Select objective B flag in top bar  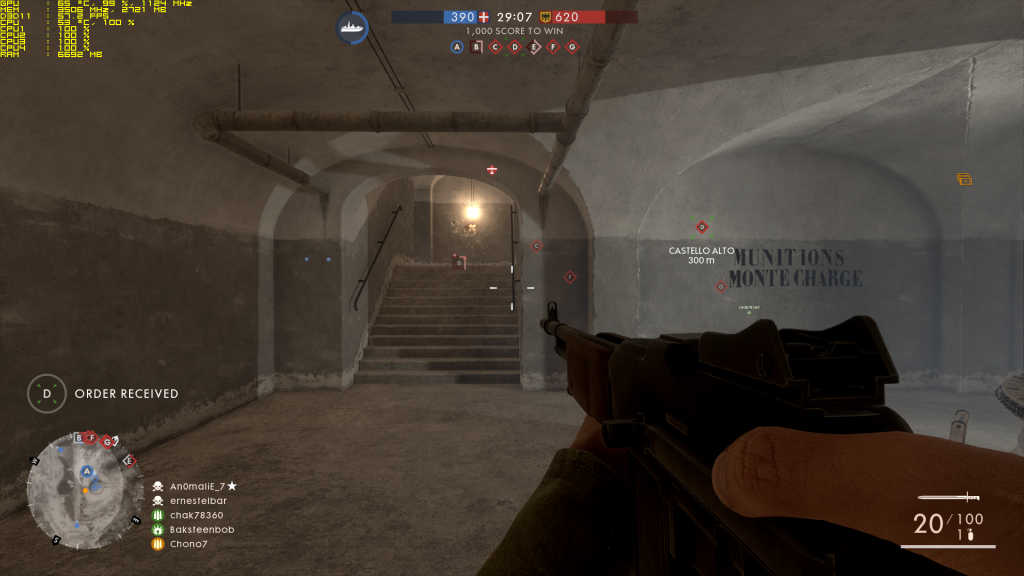[x=477, y=46]
